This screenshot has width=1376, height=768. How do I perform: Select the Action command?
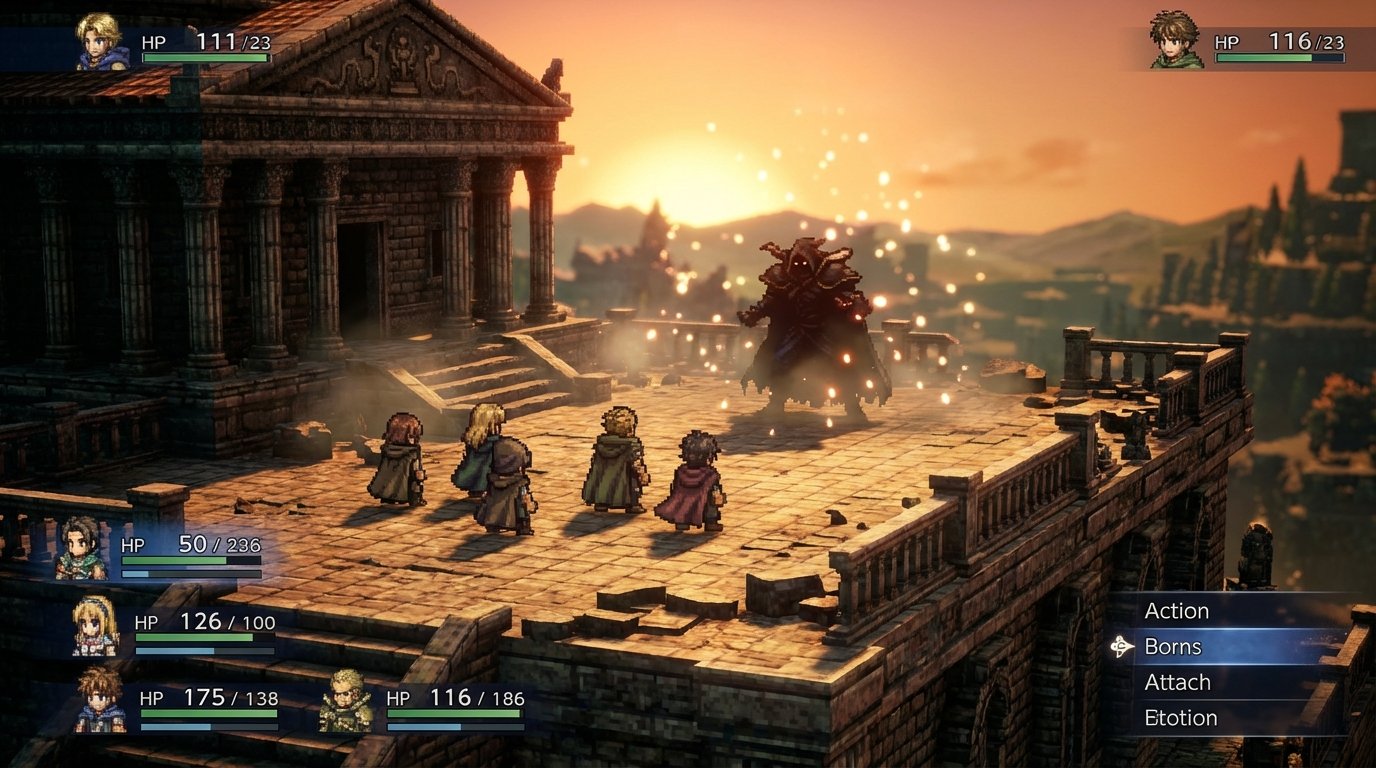click(x=1178, y=611)
